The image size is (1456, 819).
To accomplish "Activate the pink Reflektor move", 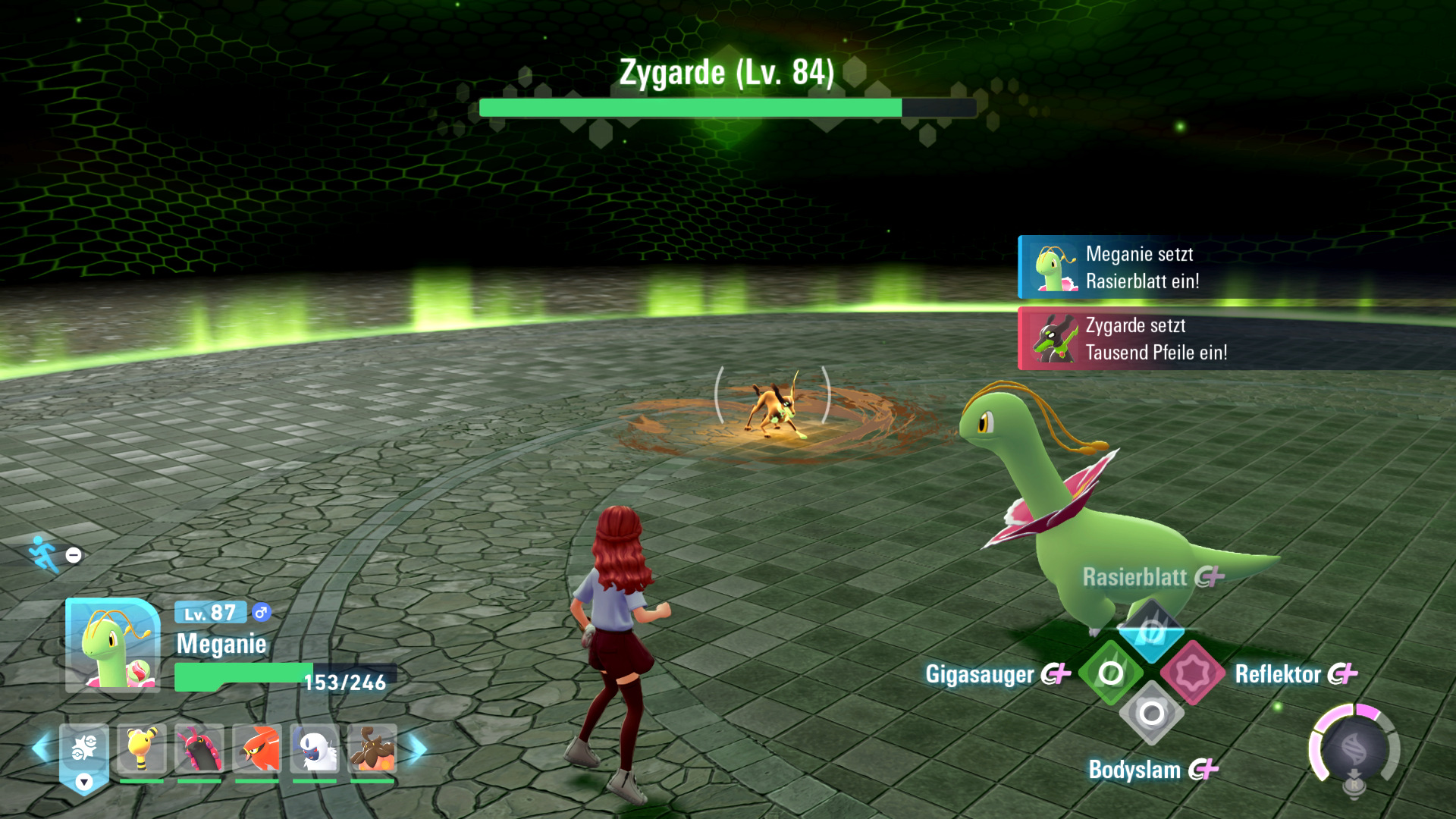I will (1192, 673).
